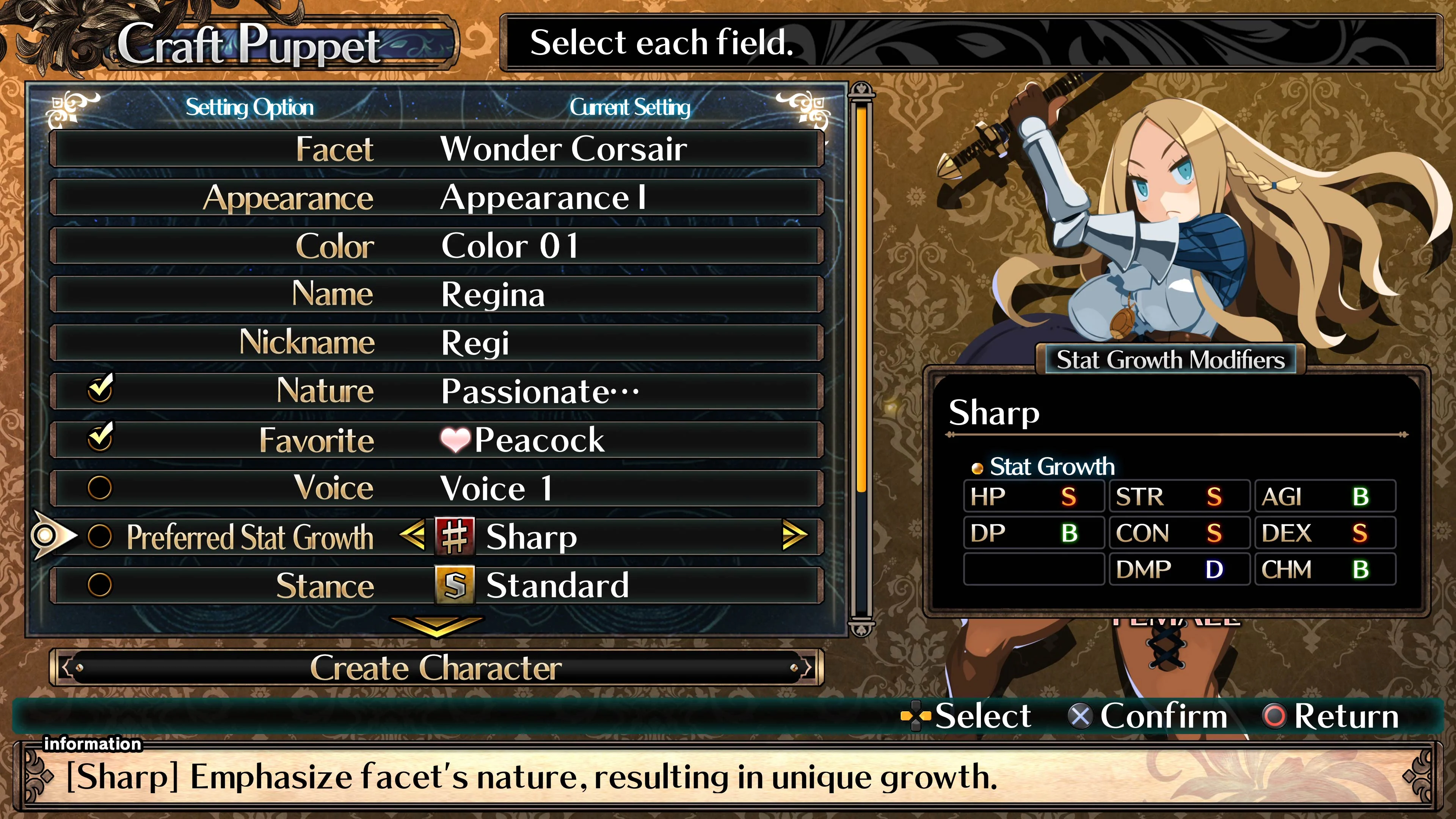Select the Favorite row showing Peacock
This screenshot has width=1456, height=819.
click(436, 440)
